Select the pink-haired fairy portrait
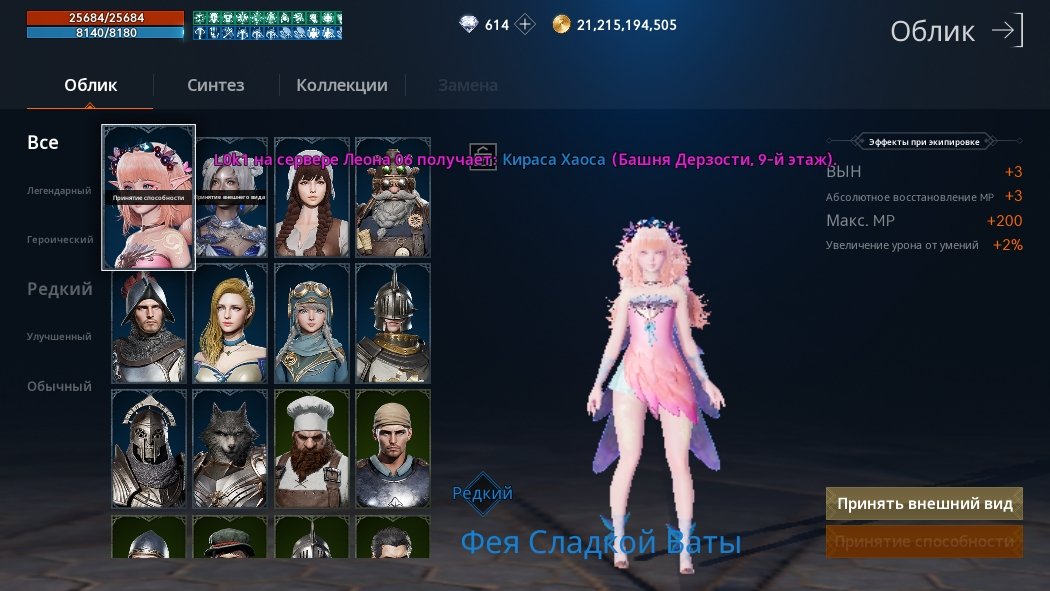Image resolution: width=1050 pixels, height=591 pixels. [148, 197]
